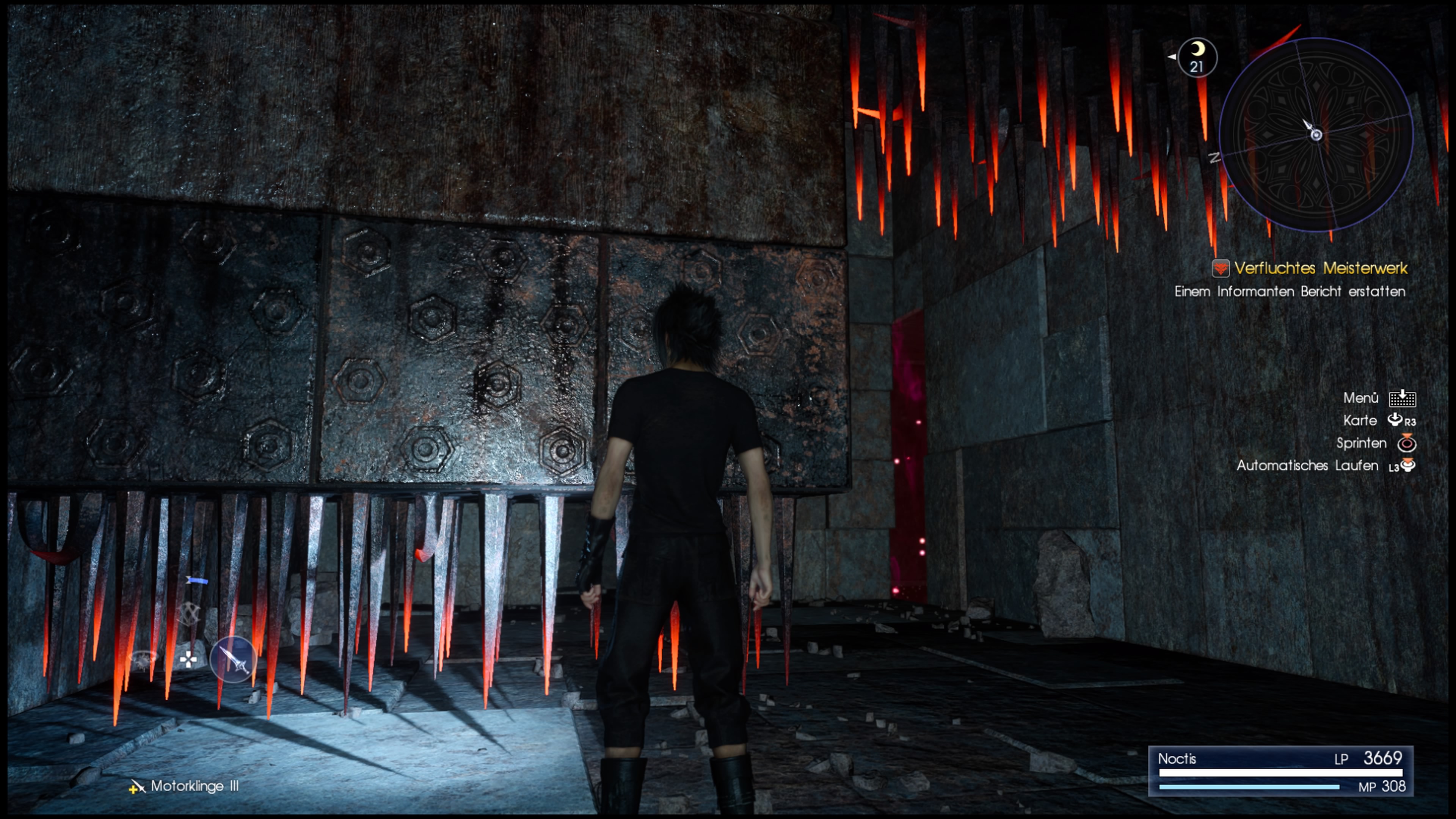Toggle the compass minimap display

tap(1315, 136)
